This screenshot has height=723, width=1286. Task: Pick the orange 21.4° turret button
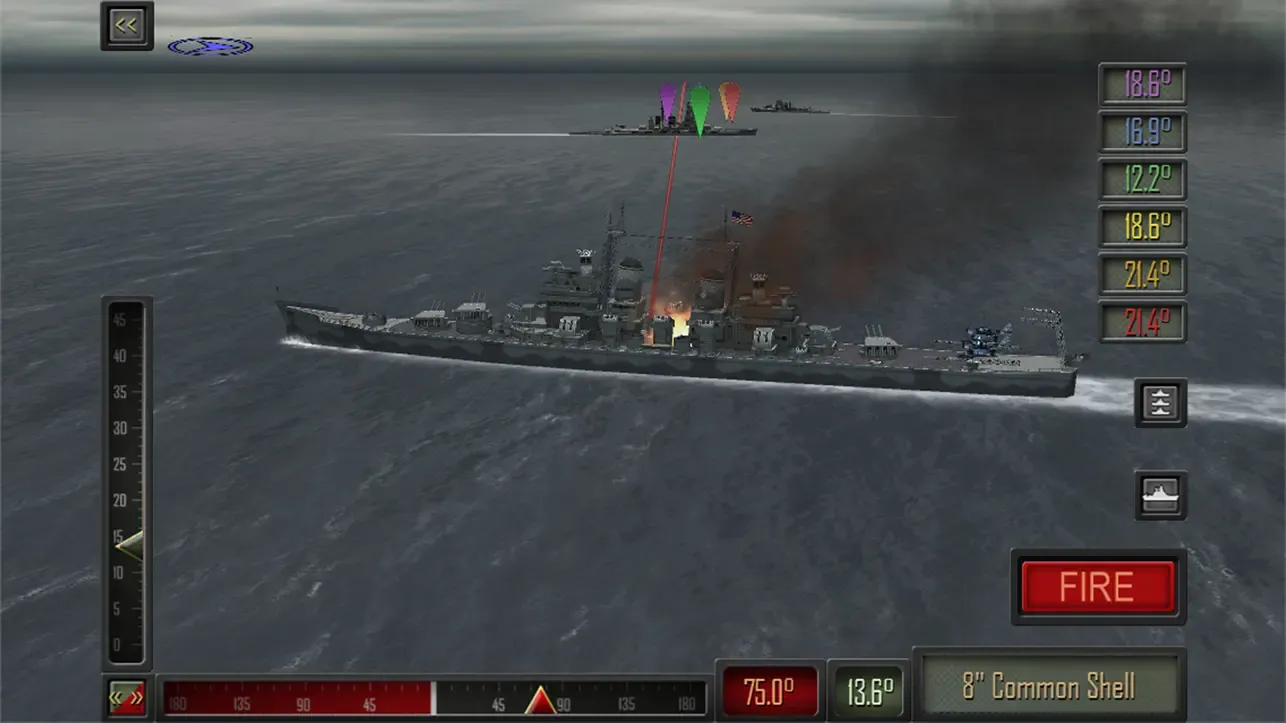coord(1142,274)
